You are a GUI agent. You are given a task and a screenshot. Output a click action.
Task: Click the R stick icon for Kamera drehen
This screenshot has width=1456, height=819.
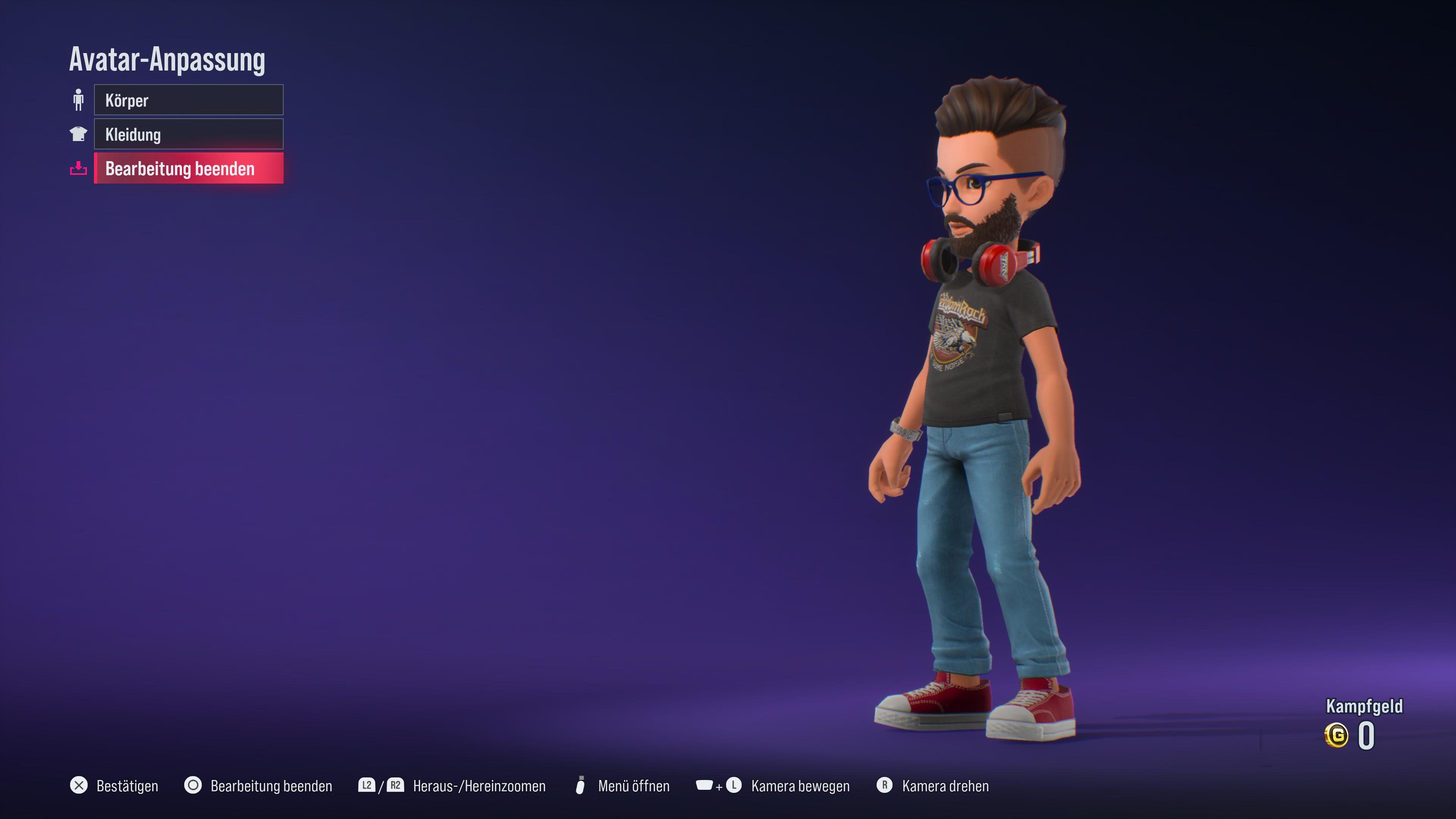click(886, 786)
